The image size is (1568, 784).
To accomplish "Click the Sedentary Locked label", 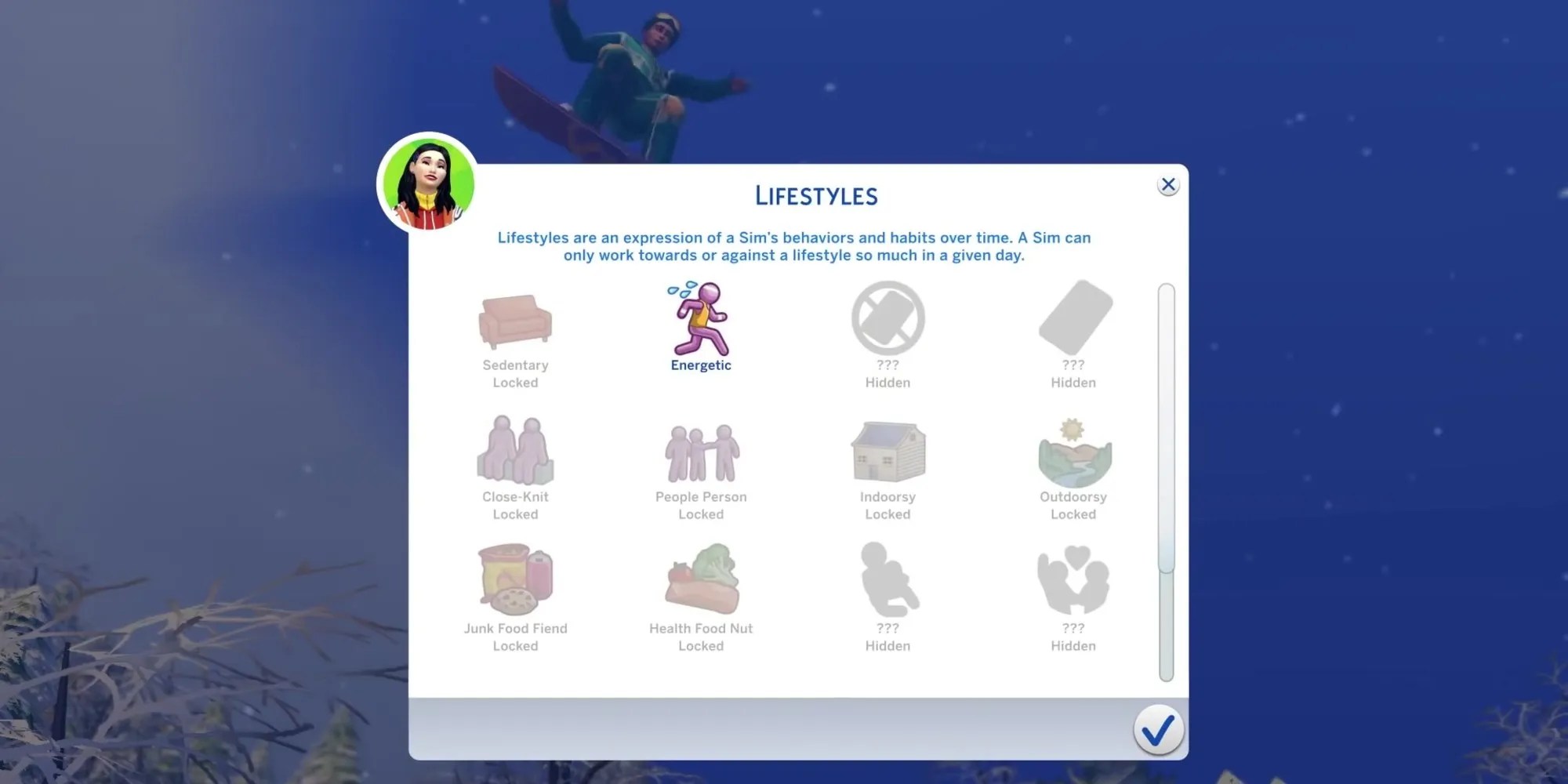I will pyautogui.click(x=516, y=373).
